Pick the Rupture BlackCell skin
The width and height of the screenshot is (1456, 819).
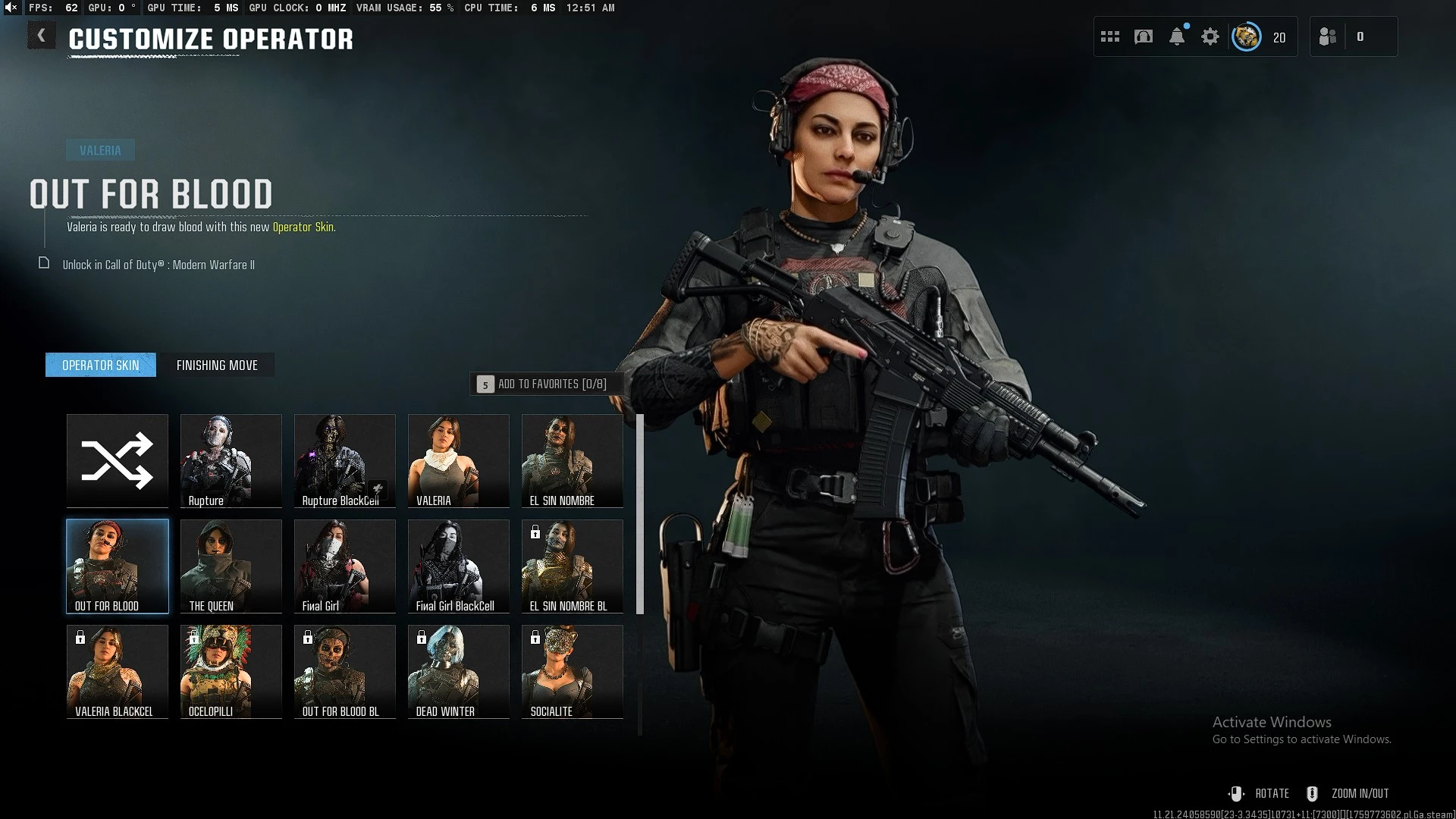pos(345,460)
